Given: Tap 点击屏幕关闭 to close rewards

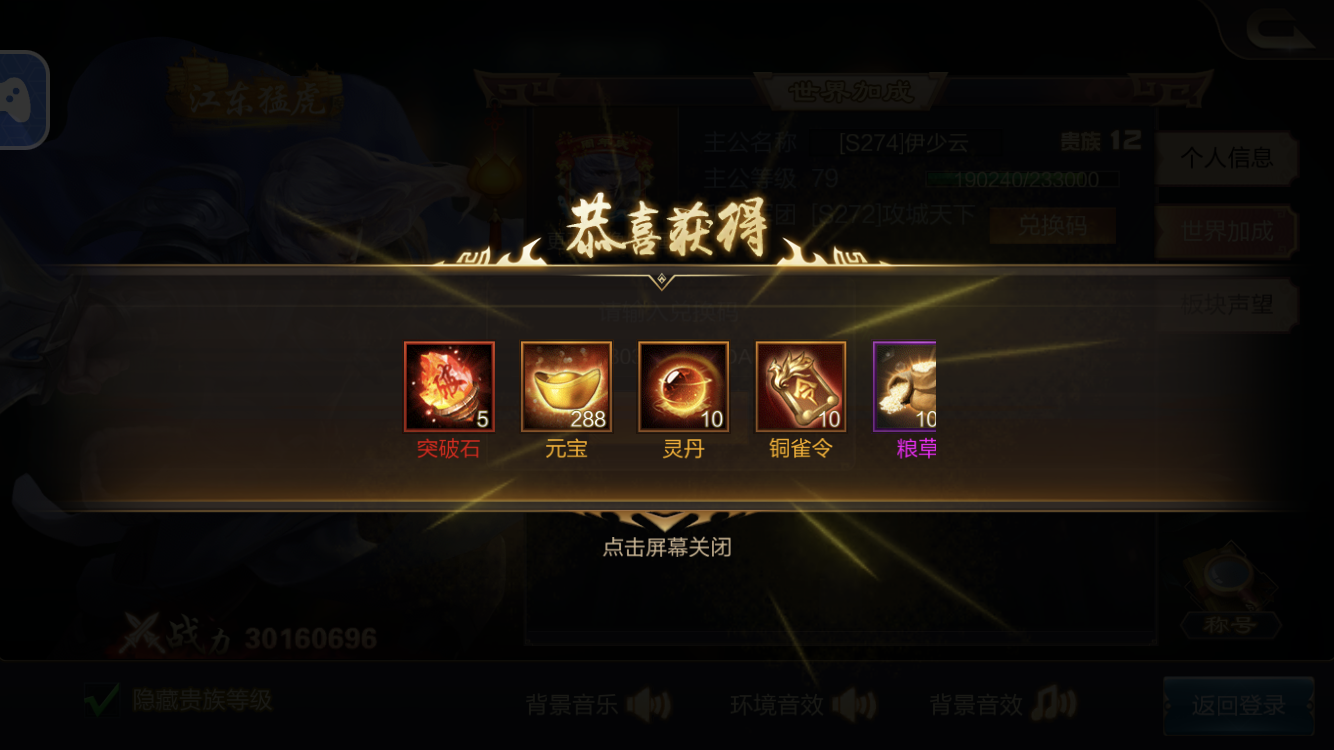Looking at the screenshot, I should tap(667, 548).
